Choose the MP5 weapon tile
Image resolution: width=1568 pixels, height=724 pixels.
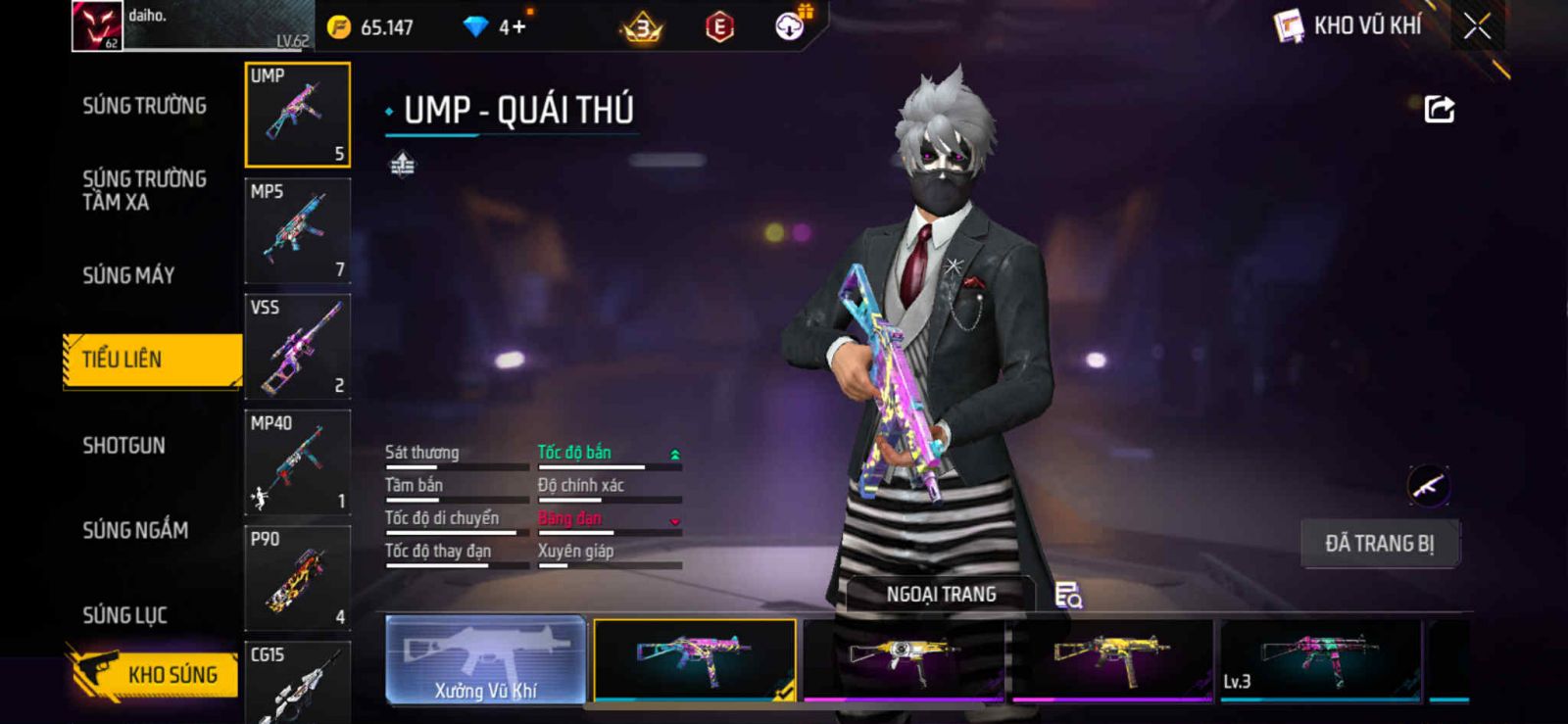click(297, 231)
